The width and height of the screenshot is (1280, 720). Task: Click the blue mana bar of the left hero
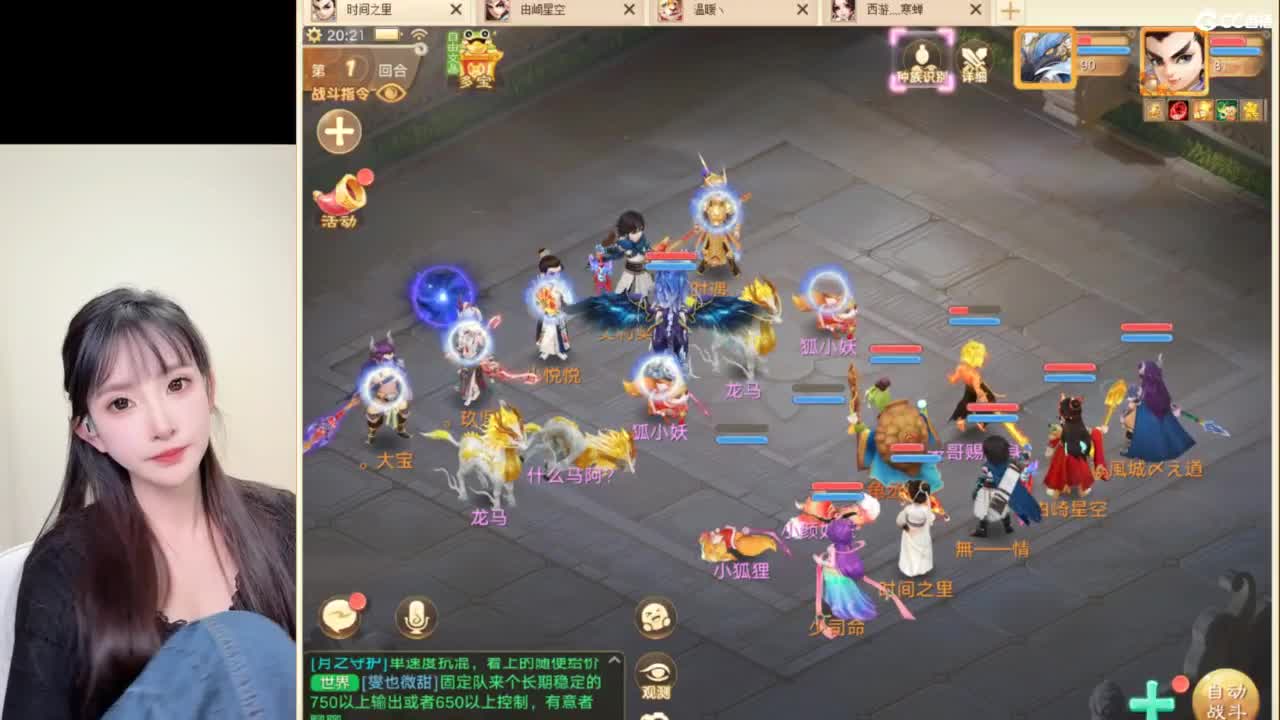[1105, 49]
